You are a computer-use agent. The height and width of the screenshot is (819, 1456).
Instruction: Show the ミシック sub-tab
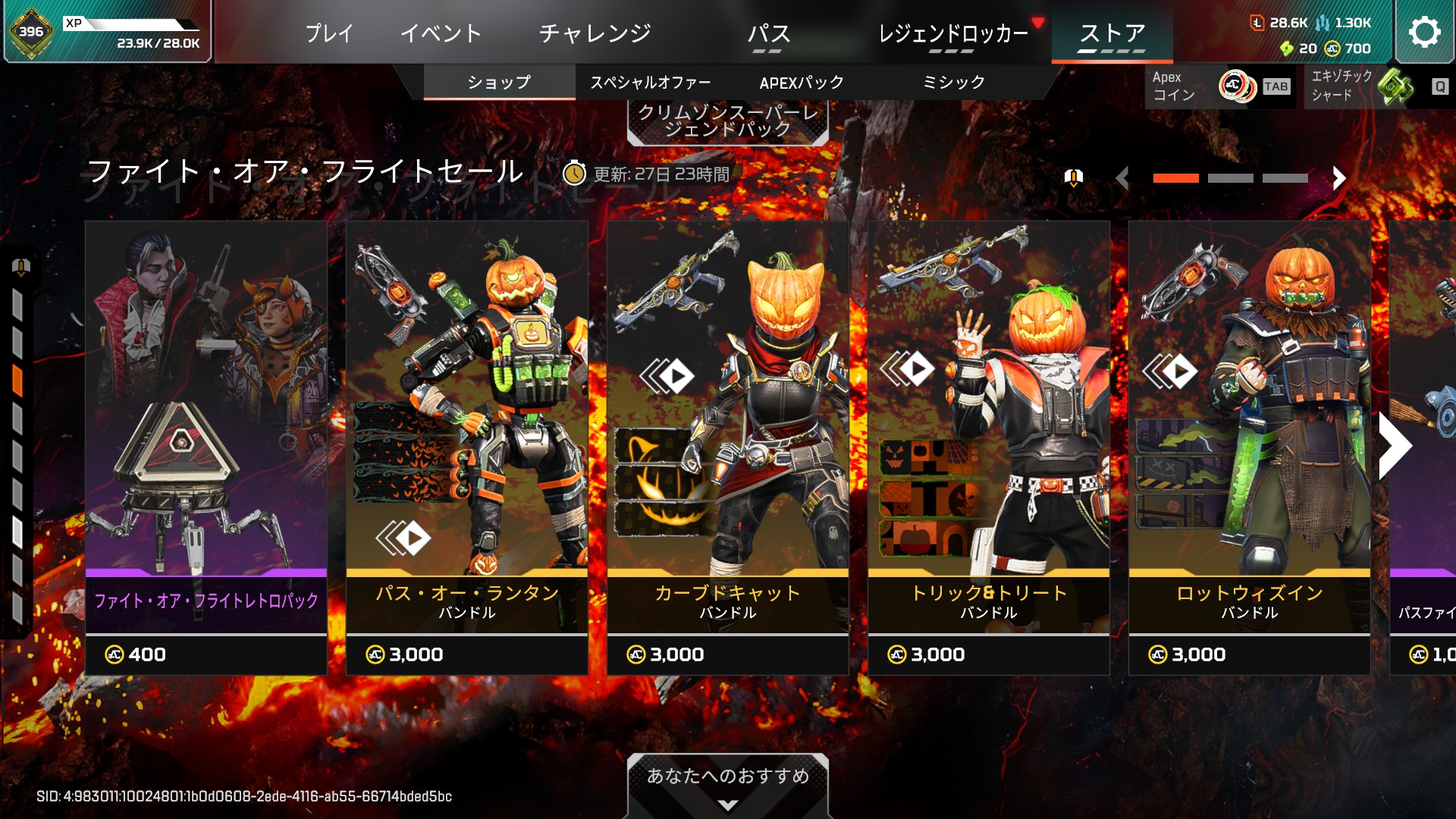[953, 82]
